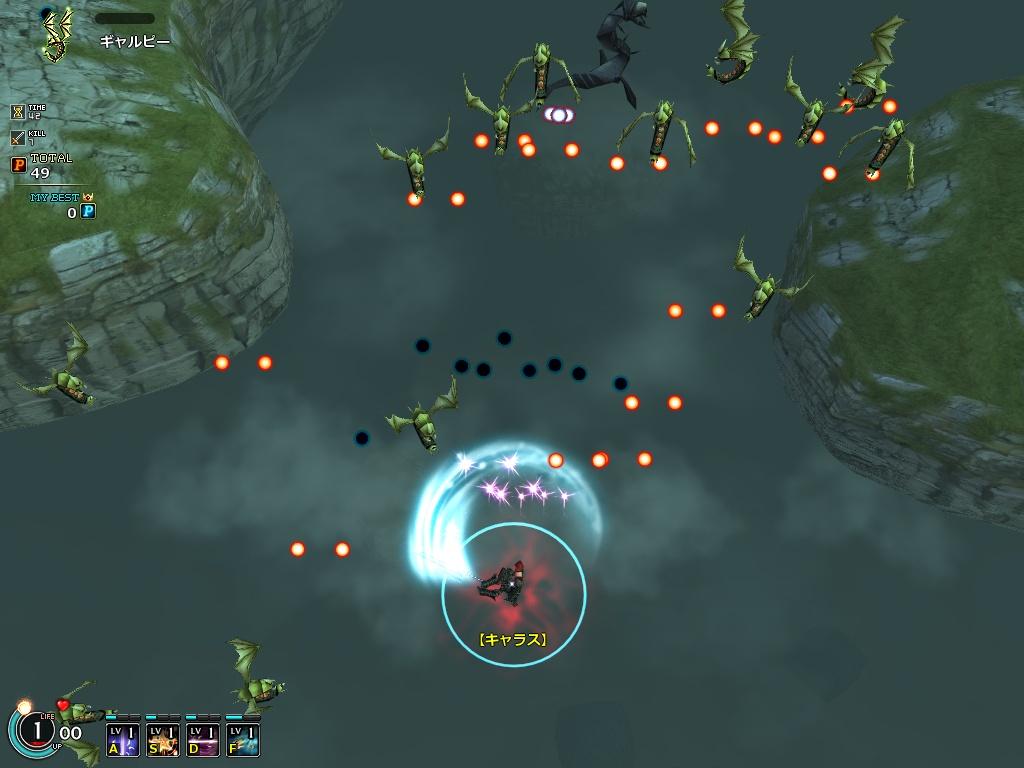The width and height of the screenshot is (1024, 768).
Task: Click the golden dragon target portrait
Action: (60, 34)
